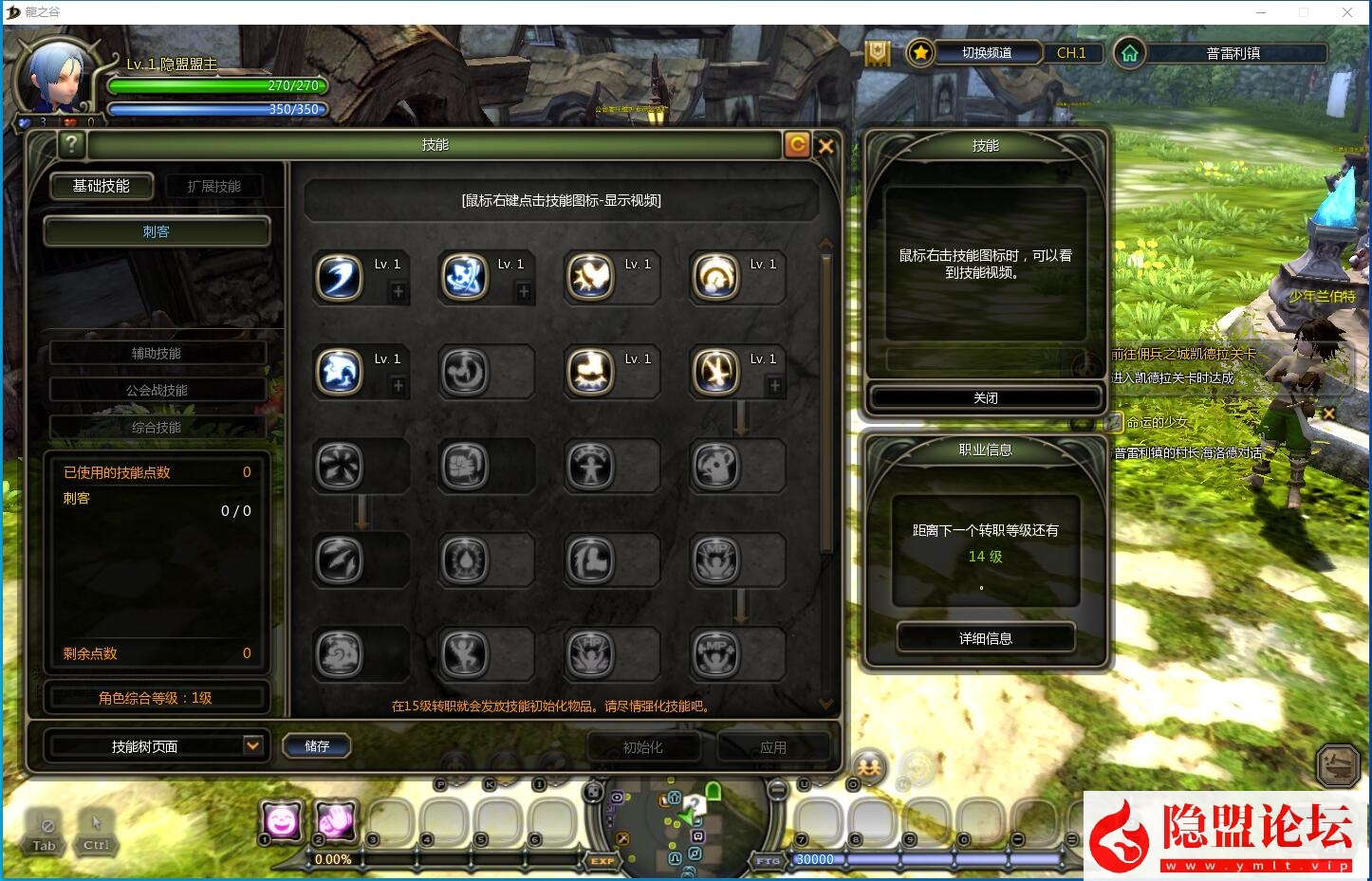Image resolution: width=1372 pixels, height=881 pixels.
Task: Select the blue slash skill icon
Action: [339, 278]
